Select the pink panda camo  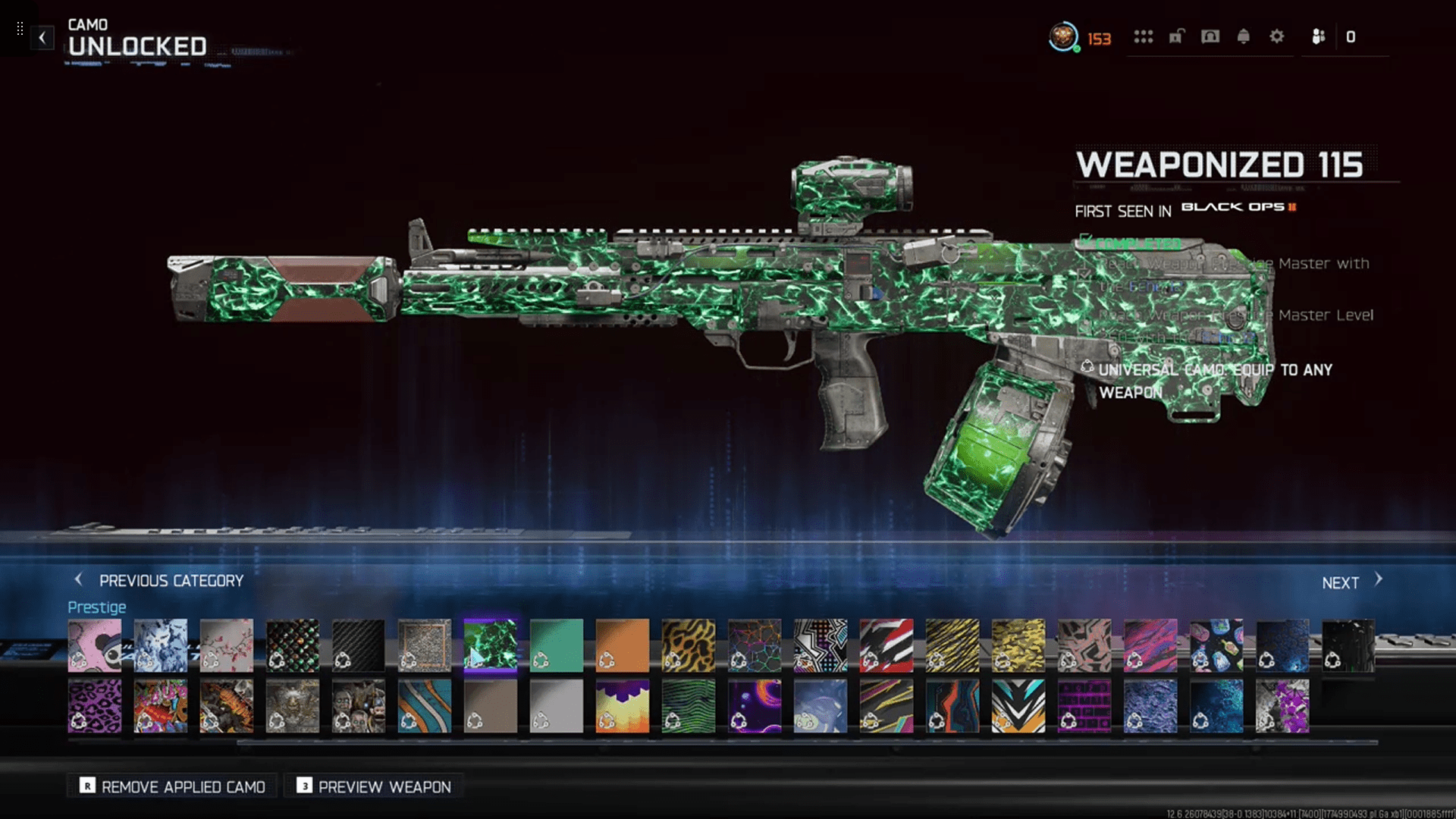[95, 645]
